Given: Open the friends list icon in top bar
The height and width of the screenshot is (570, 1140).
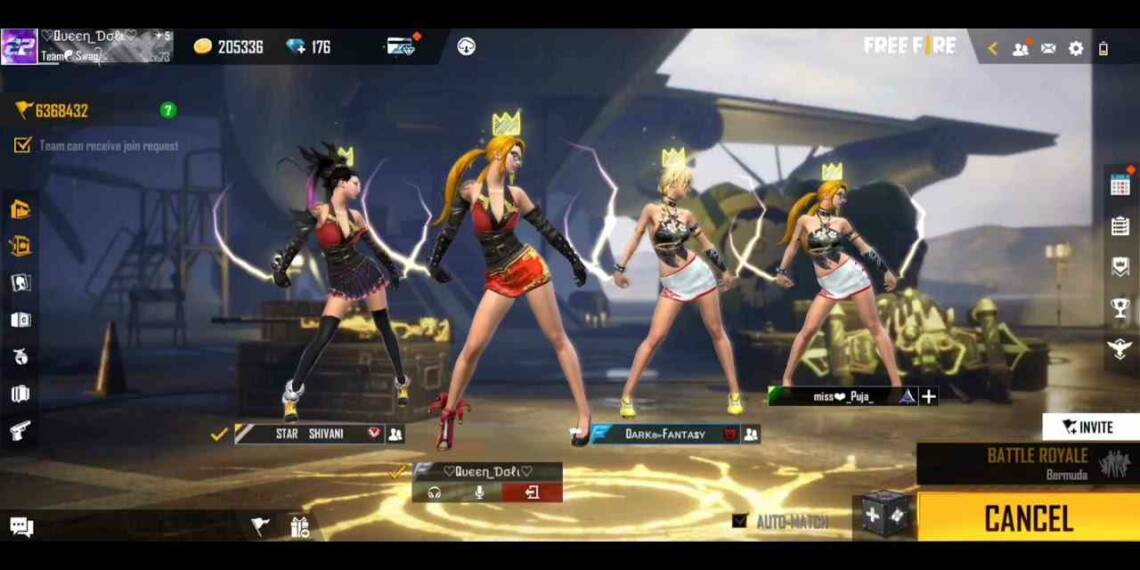Looking at the screenshot, I should pyautogui.click(x=1020, y=48).
